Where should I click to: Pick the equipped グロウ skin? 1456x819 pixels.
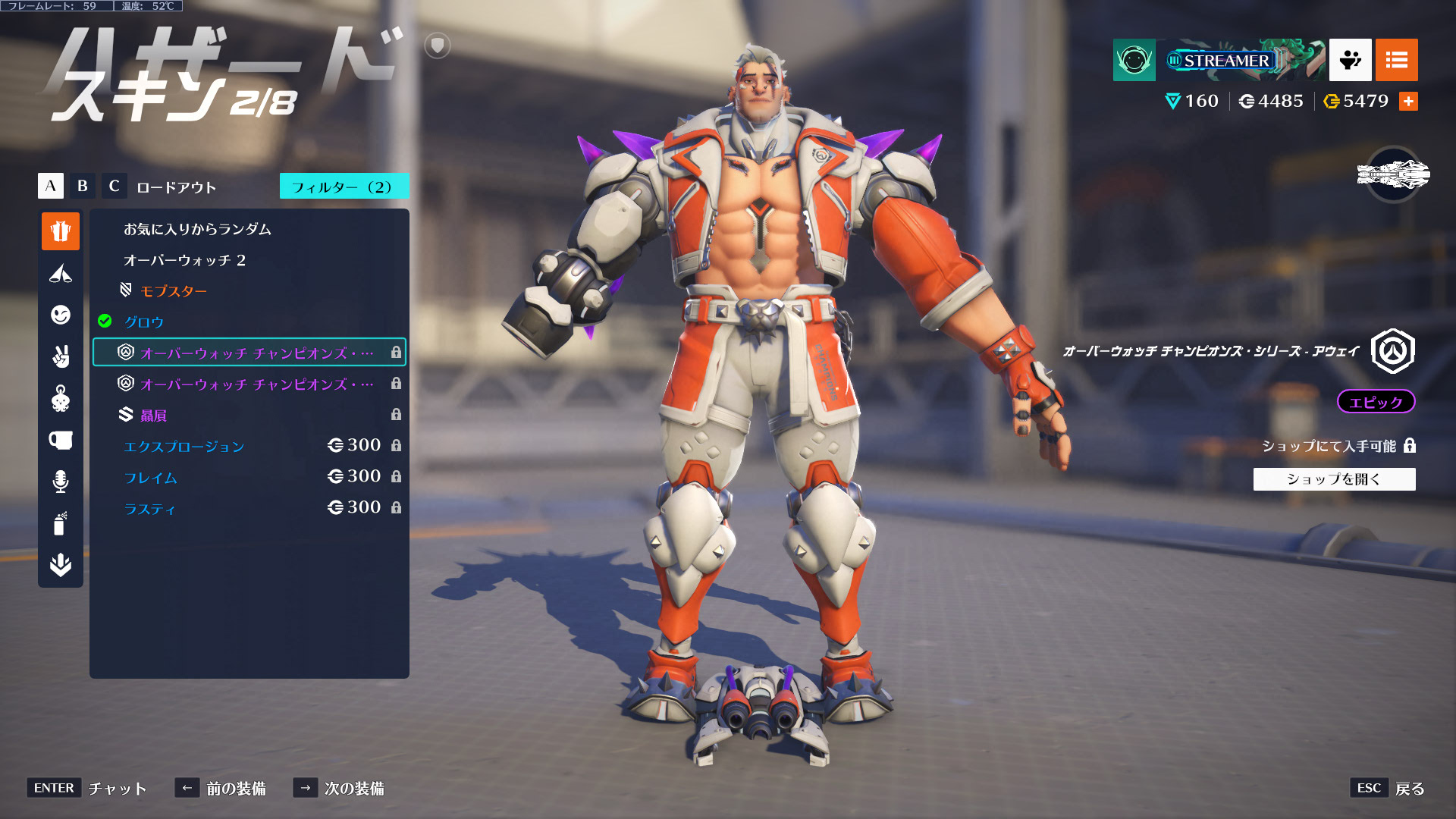(144, 322)
